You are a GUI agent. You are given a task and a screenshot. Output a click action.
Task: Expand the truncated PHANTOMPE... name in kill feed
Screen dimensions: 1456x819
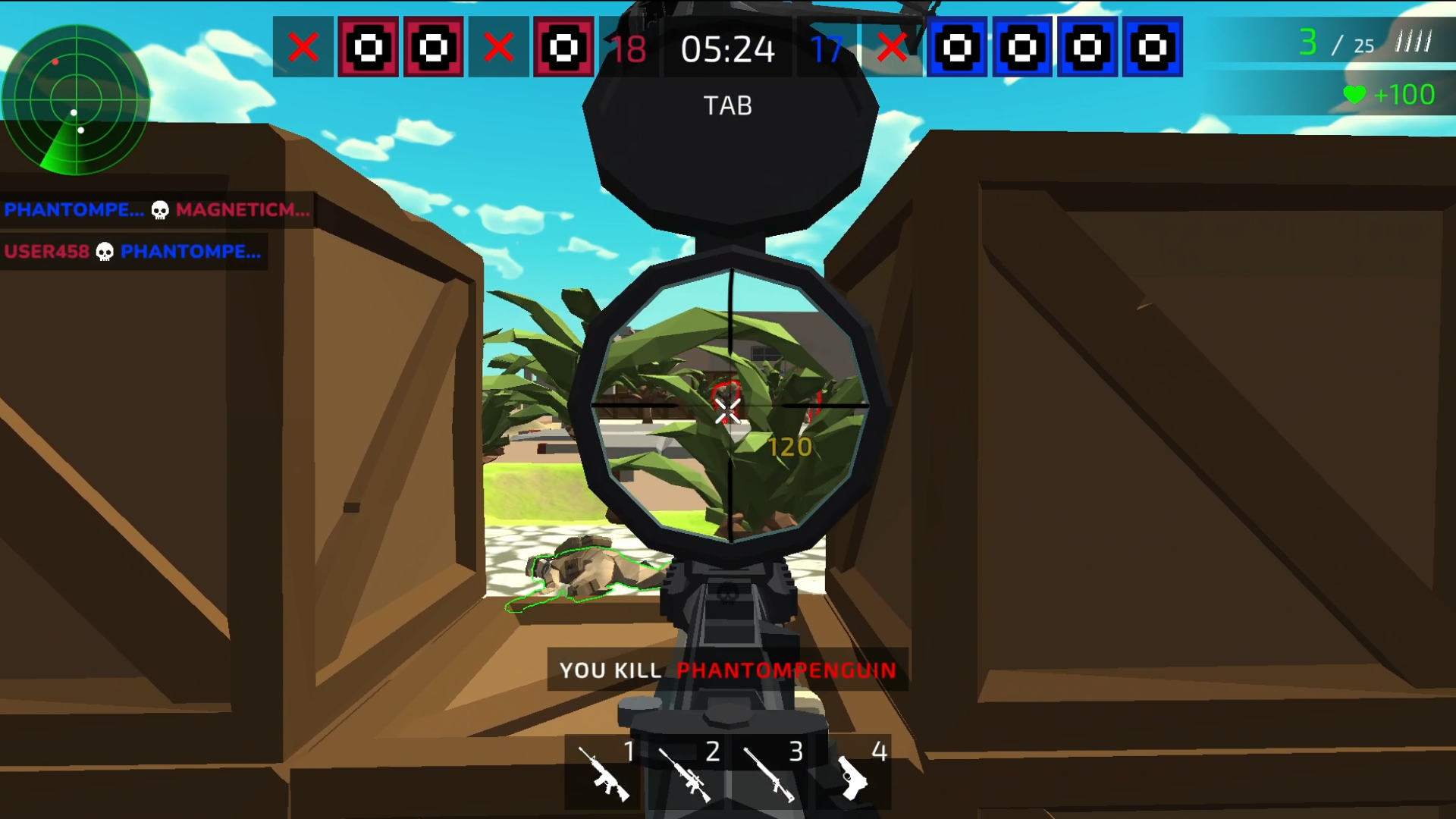coord(74,210)
